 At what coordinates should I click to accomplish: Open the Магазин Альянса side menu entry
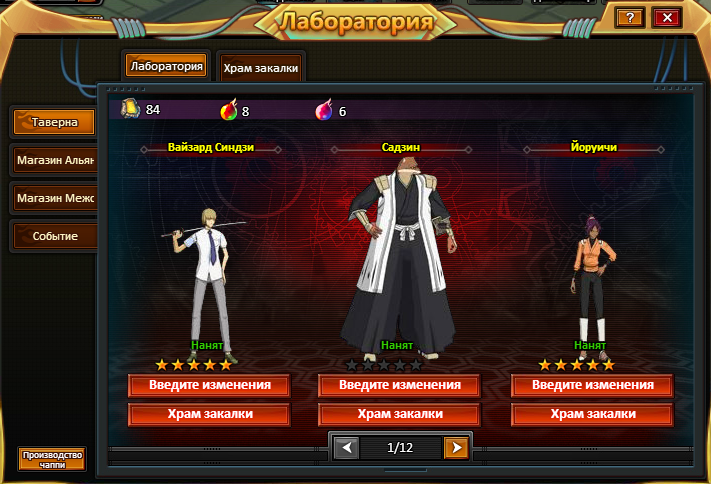(54, 160)
